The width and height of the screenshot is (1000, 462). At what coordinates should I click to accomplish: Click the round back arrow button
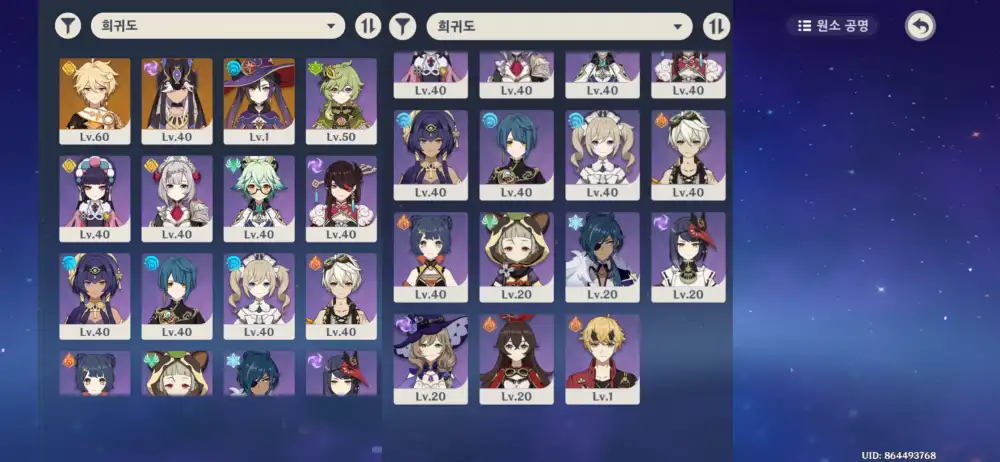(x=920, y=26)
